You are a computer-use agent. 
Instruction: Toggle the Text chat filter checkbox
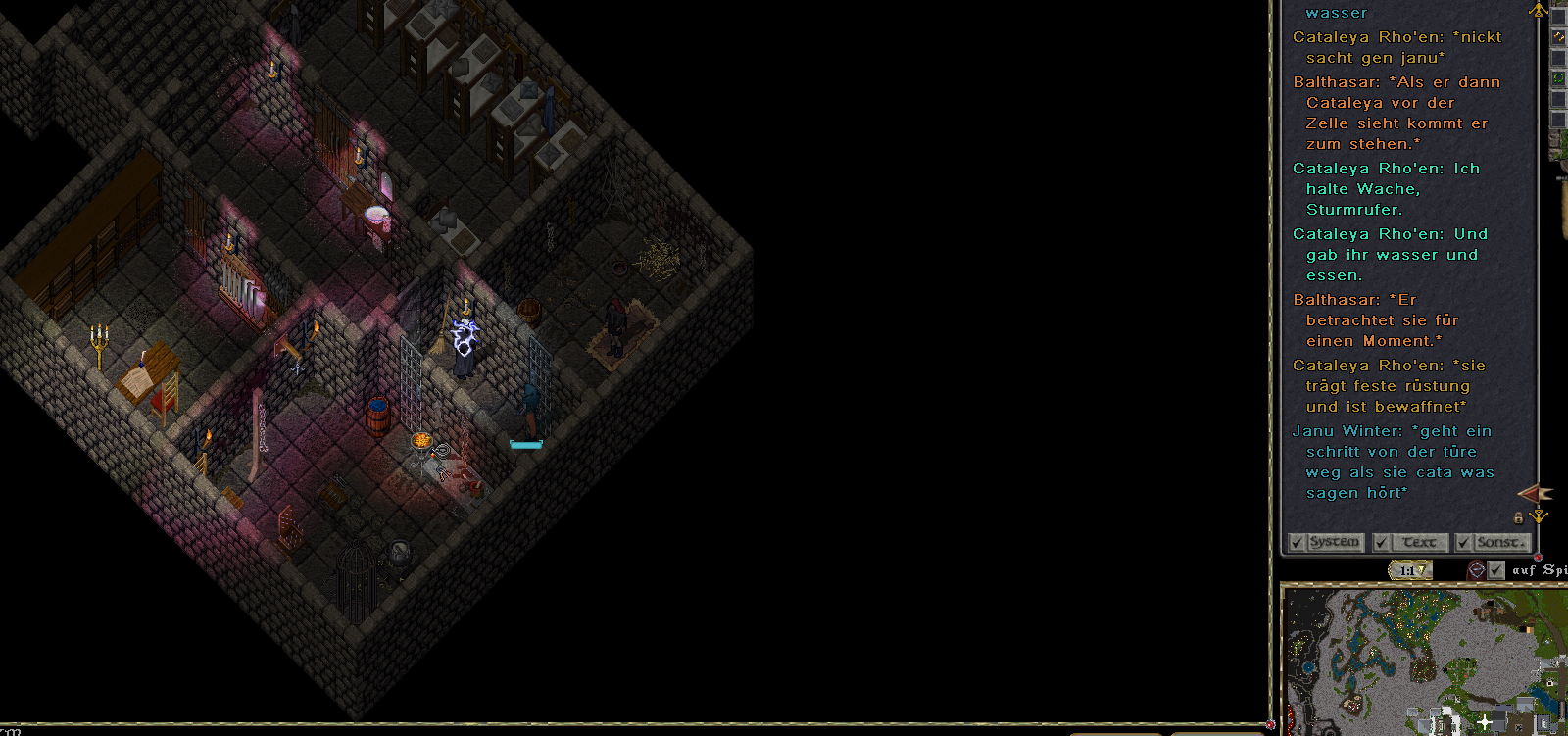coord(1382,542)
